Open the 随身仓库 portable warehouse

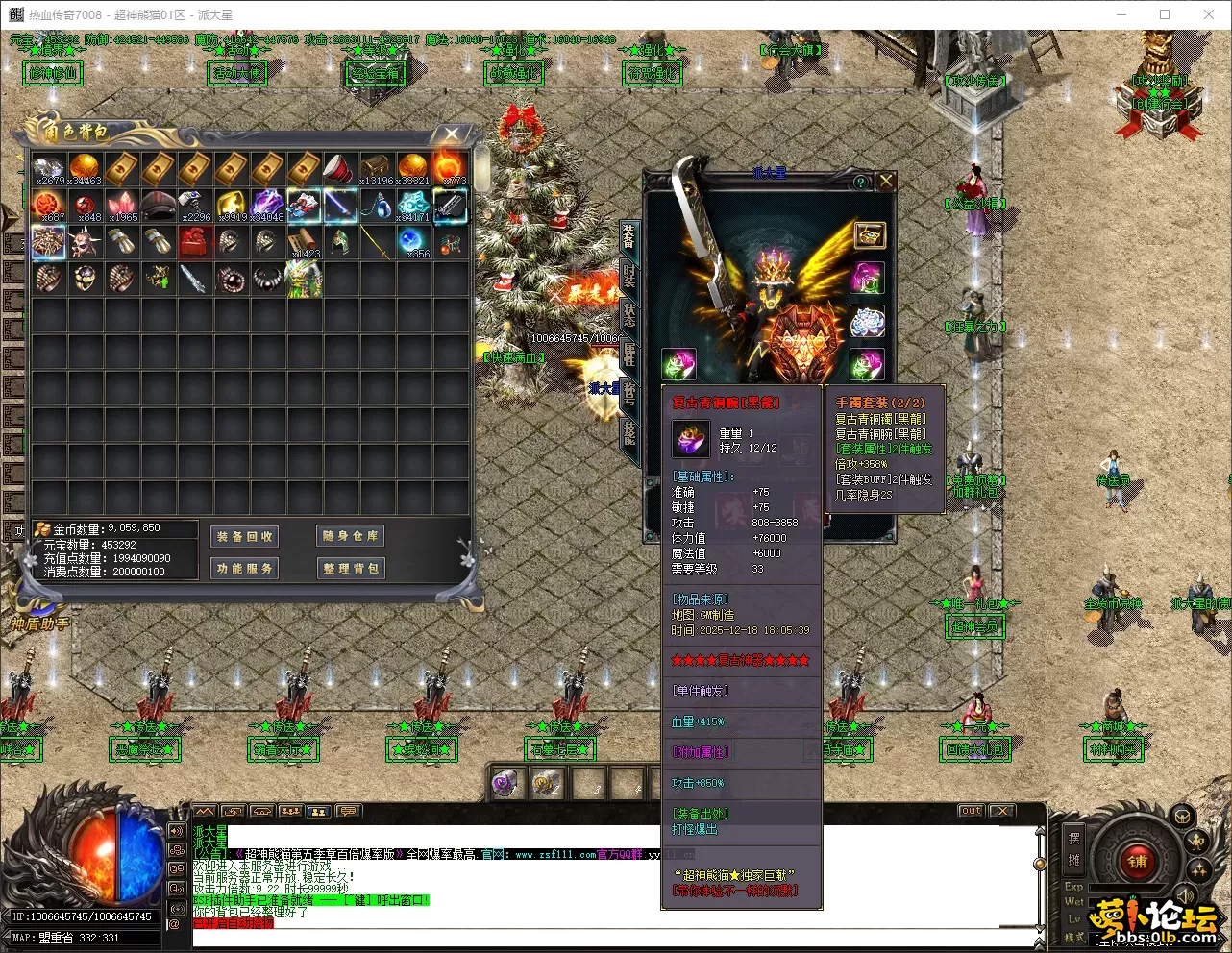pyautogui.click(x=351, y=536)
